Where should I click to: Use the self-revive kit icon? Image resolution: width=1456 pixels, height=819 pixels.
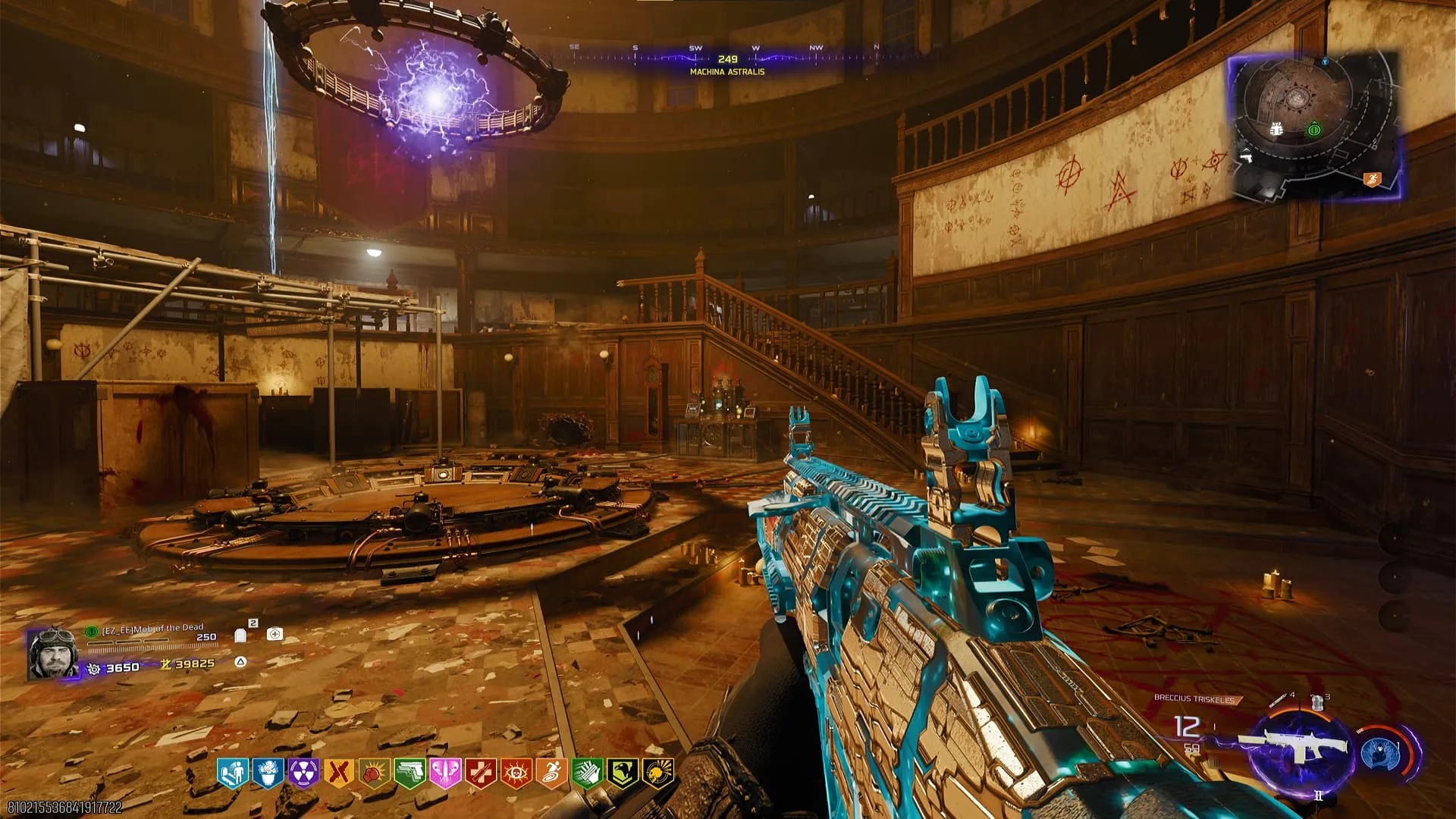[x=275, y=634]
